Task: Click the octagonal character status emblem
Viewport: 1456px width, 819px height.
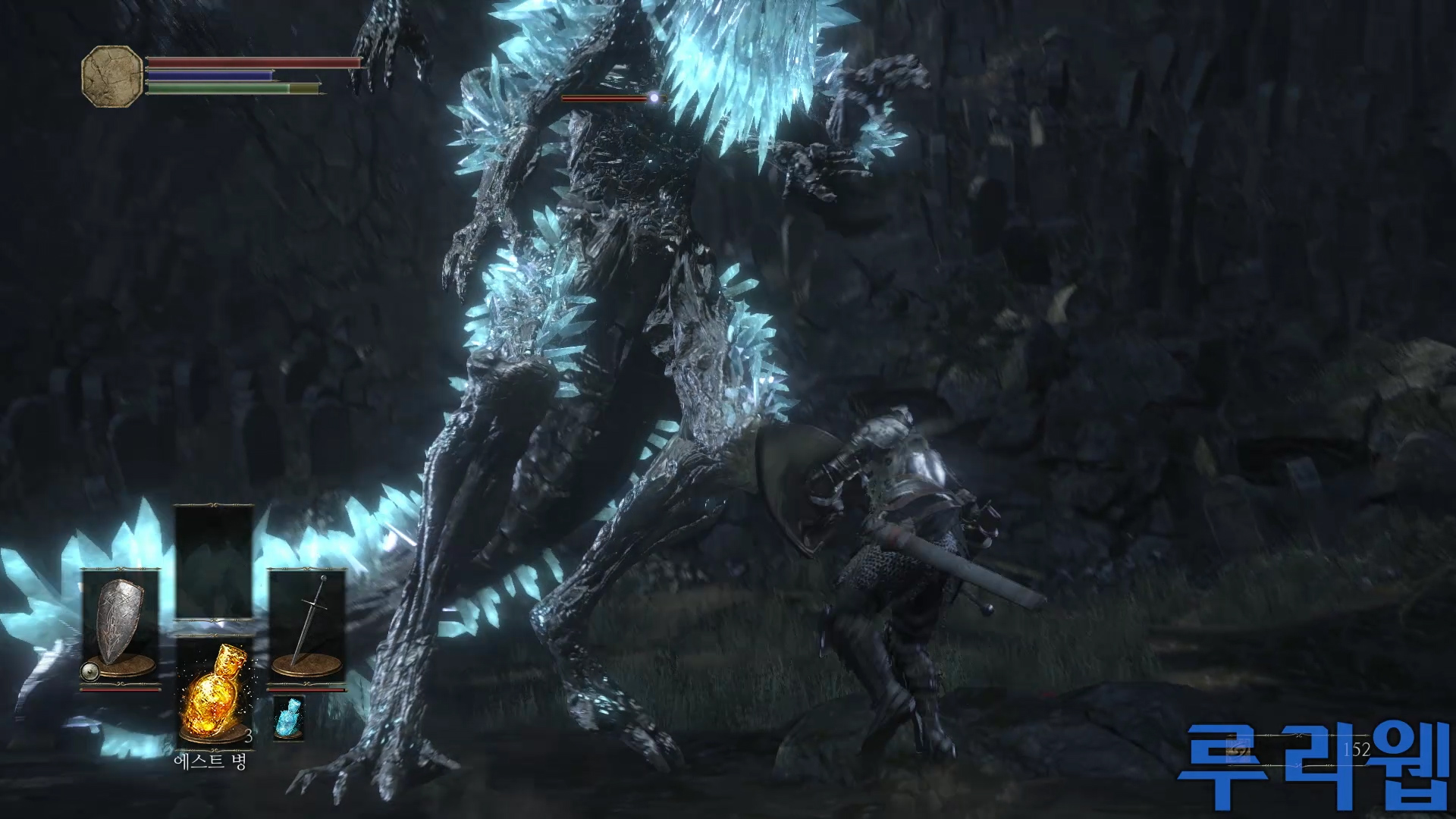Action: [111, 76]
